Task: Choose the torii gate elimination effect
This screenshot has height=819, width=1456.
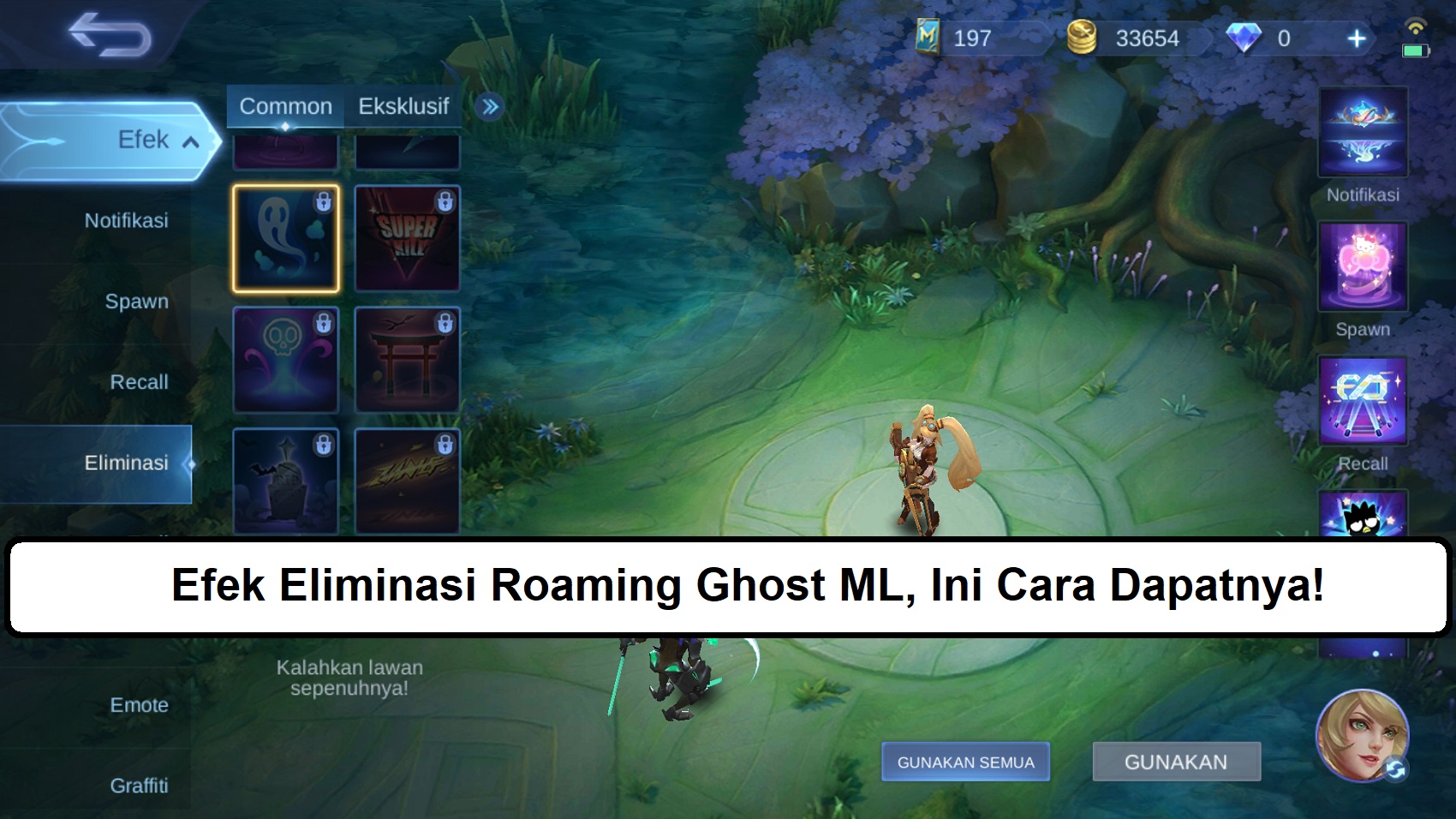Action: click(408, 360)
